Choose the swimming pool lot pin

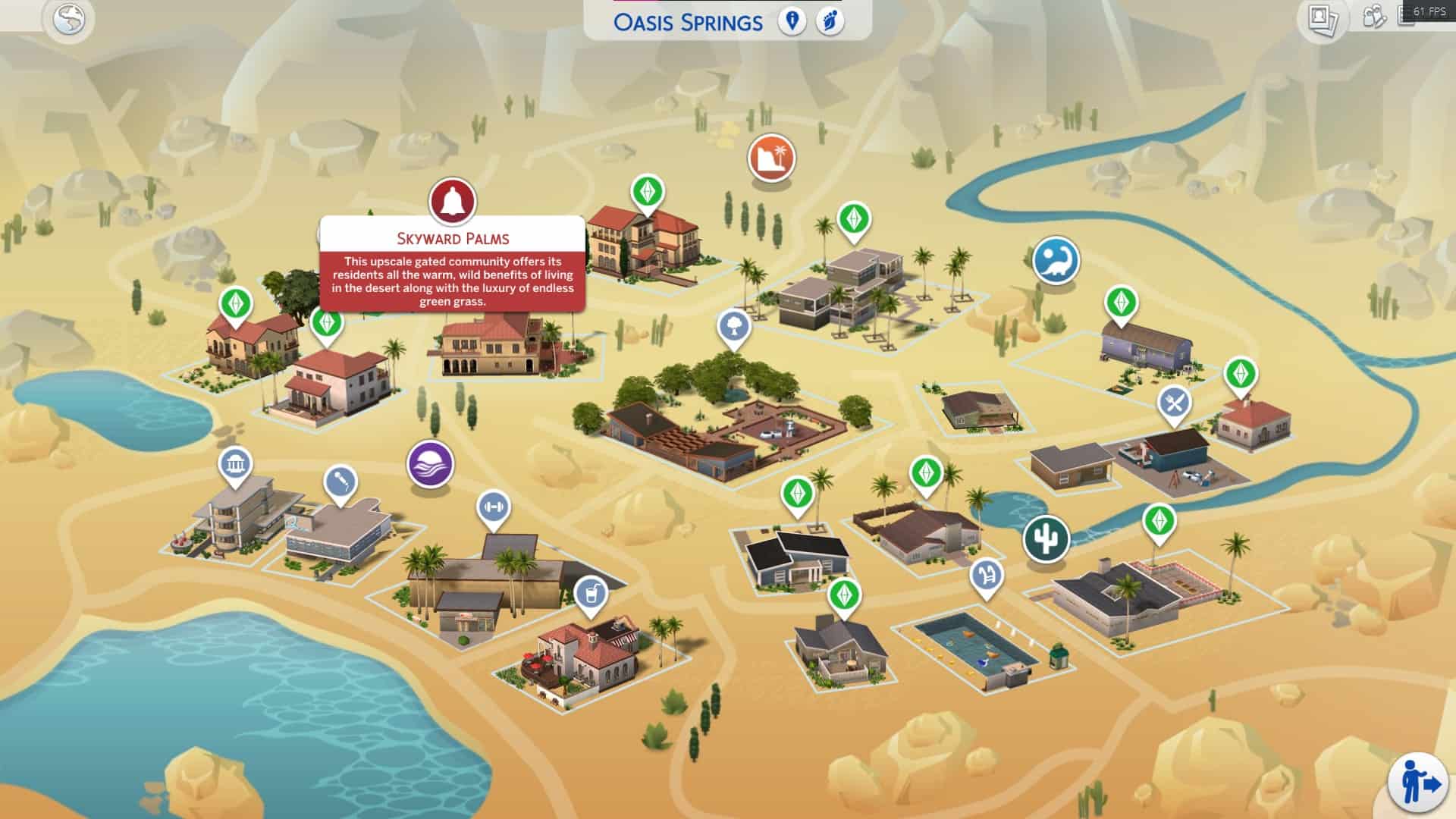986,575
